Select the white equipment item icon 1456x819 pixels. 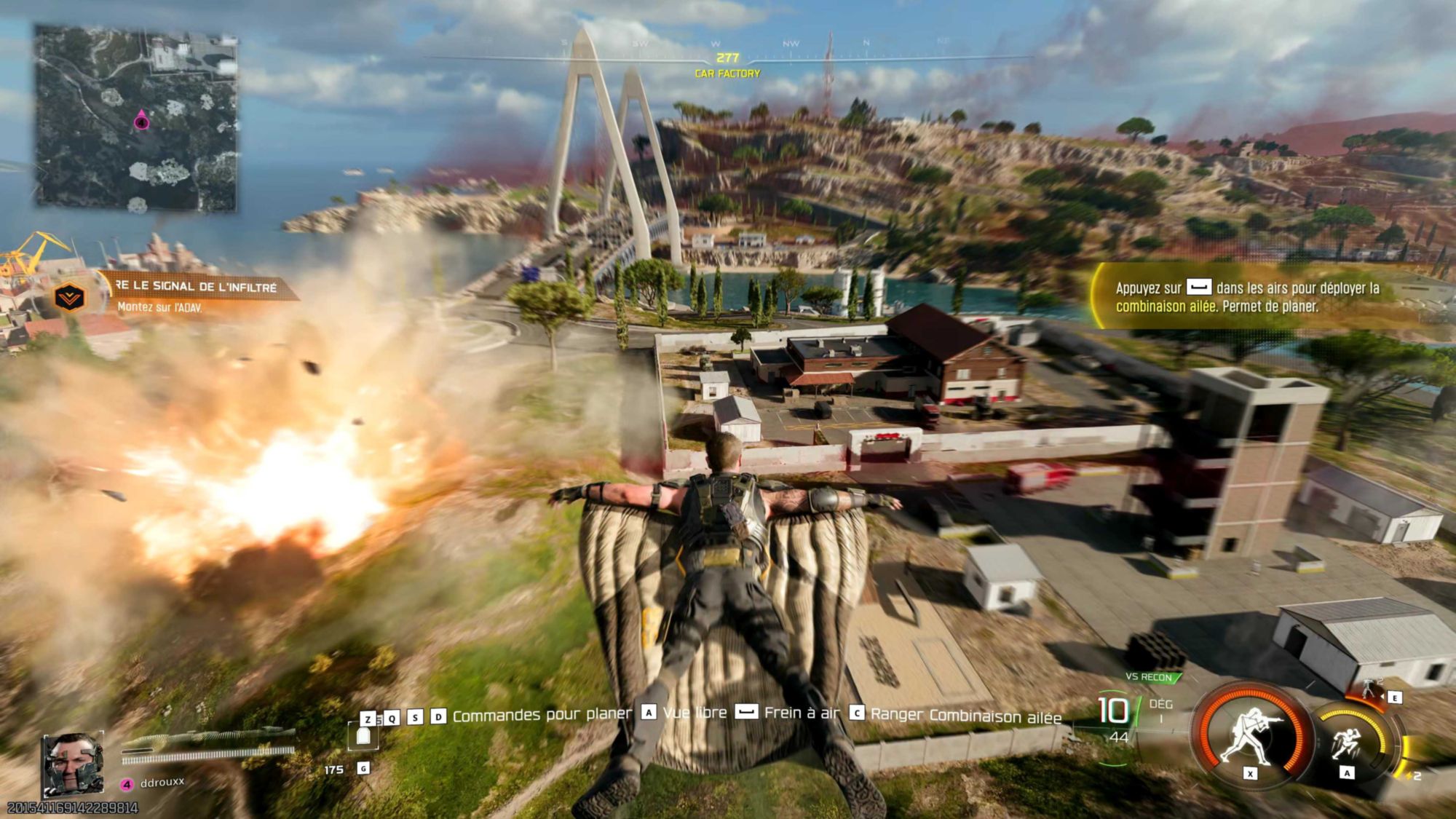pyautogui.click(x=363, y=736)
